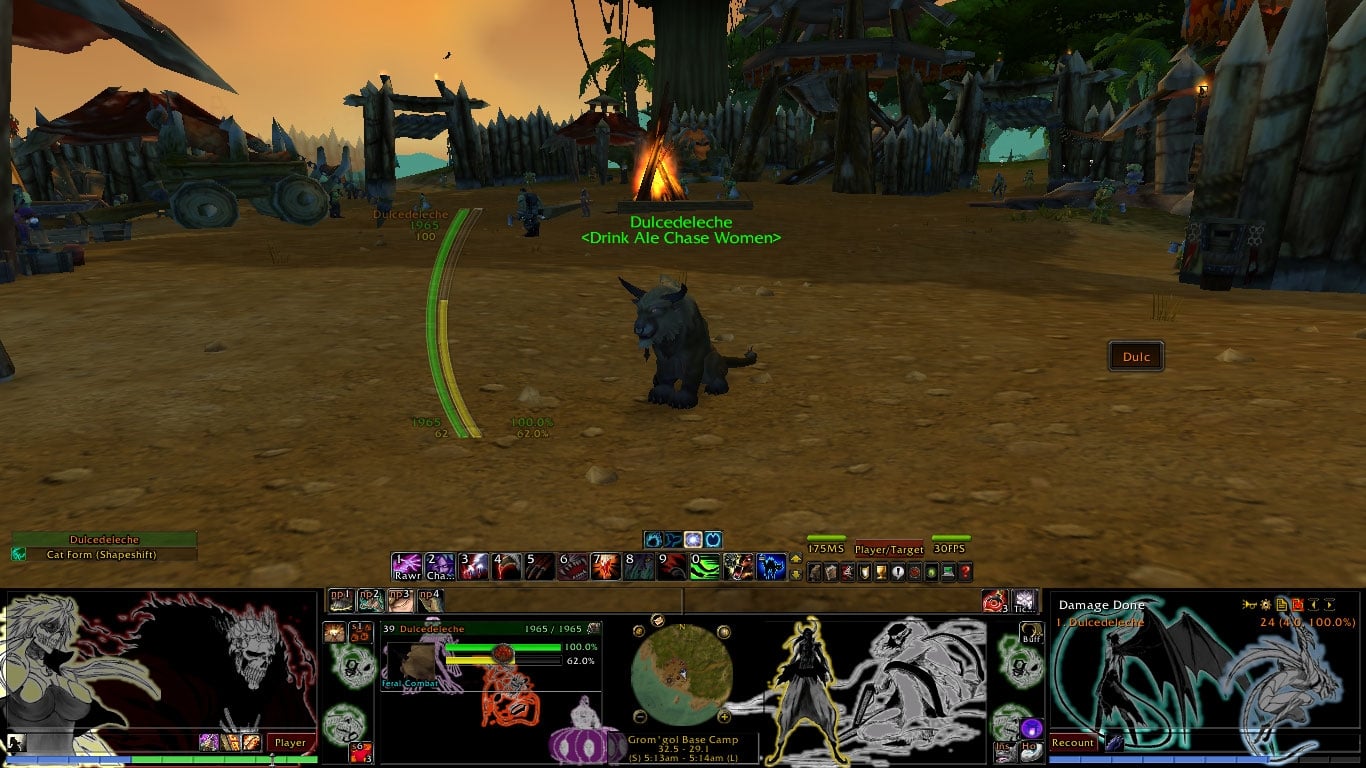
Task: Zoom in the minimap with the plus slider button
Action: [x=724, y=716]
